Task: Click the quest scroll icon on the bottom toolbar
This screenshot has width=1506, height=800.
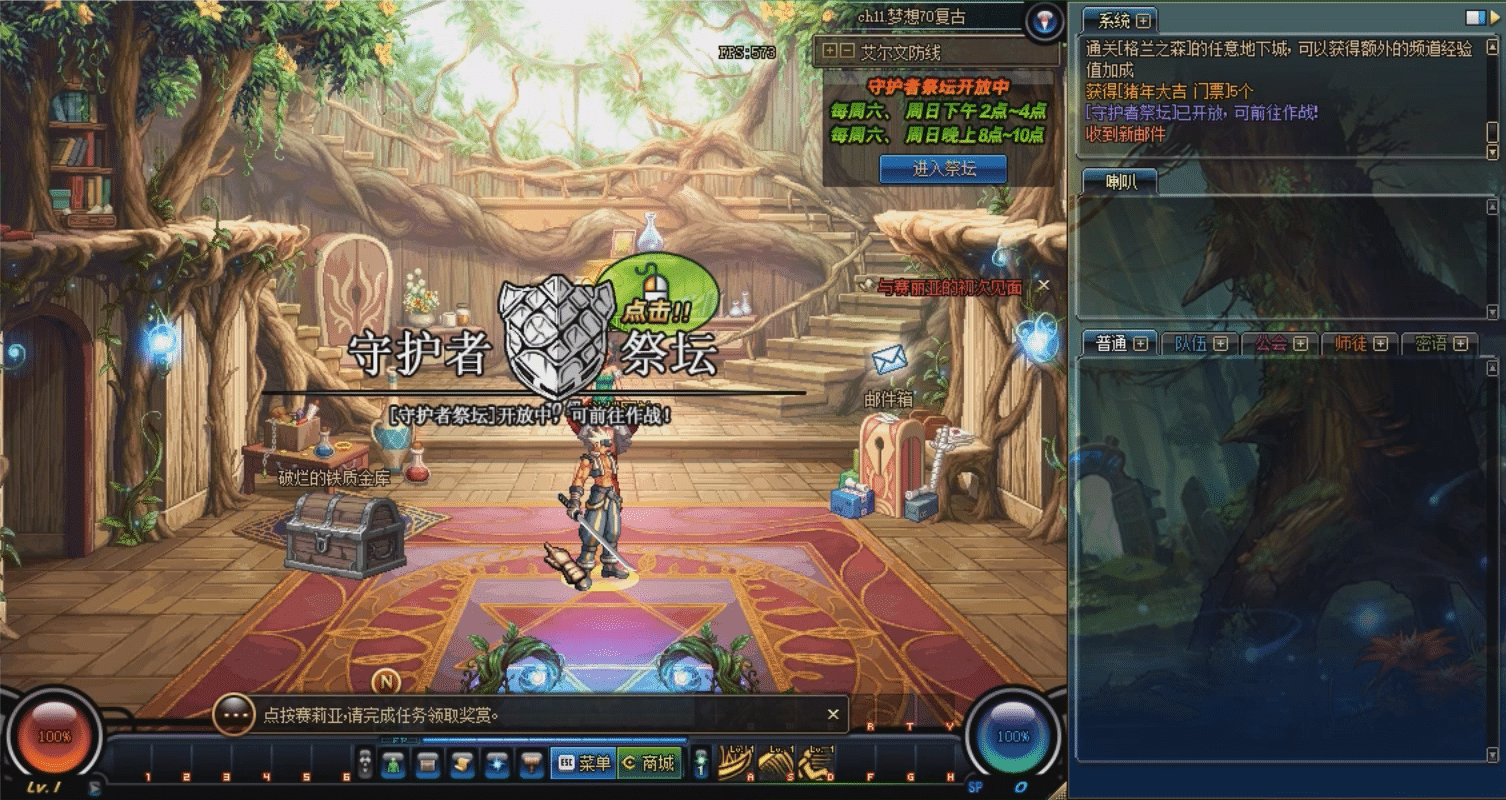Action: [x=463, y=762]
